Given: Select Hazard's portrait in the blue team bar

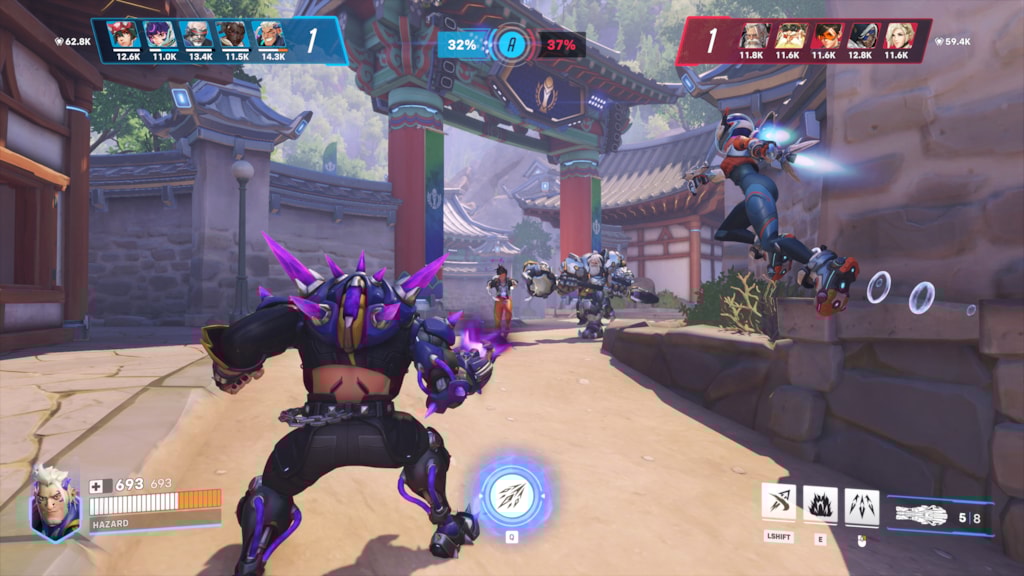Looking at the screenshot, I should (269, 36).
